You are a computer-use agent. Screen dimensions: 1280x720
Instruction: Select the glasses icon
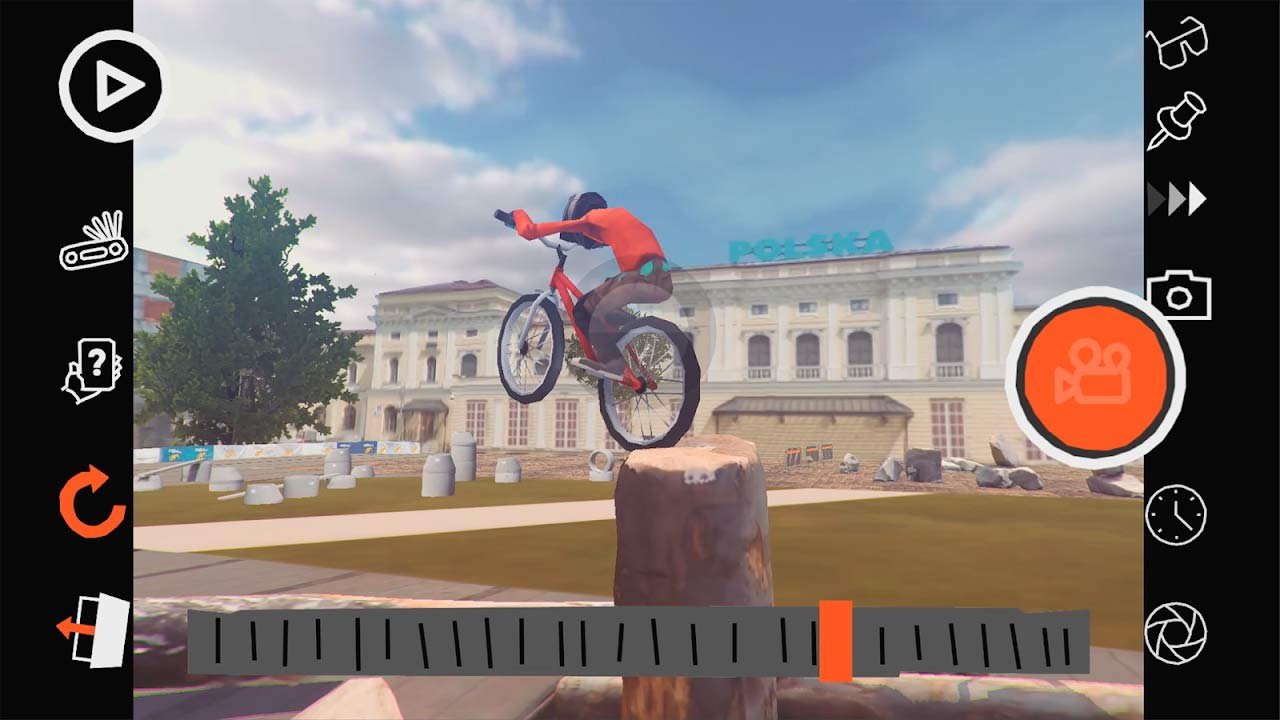coord(1177,42)
